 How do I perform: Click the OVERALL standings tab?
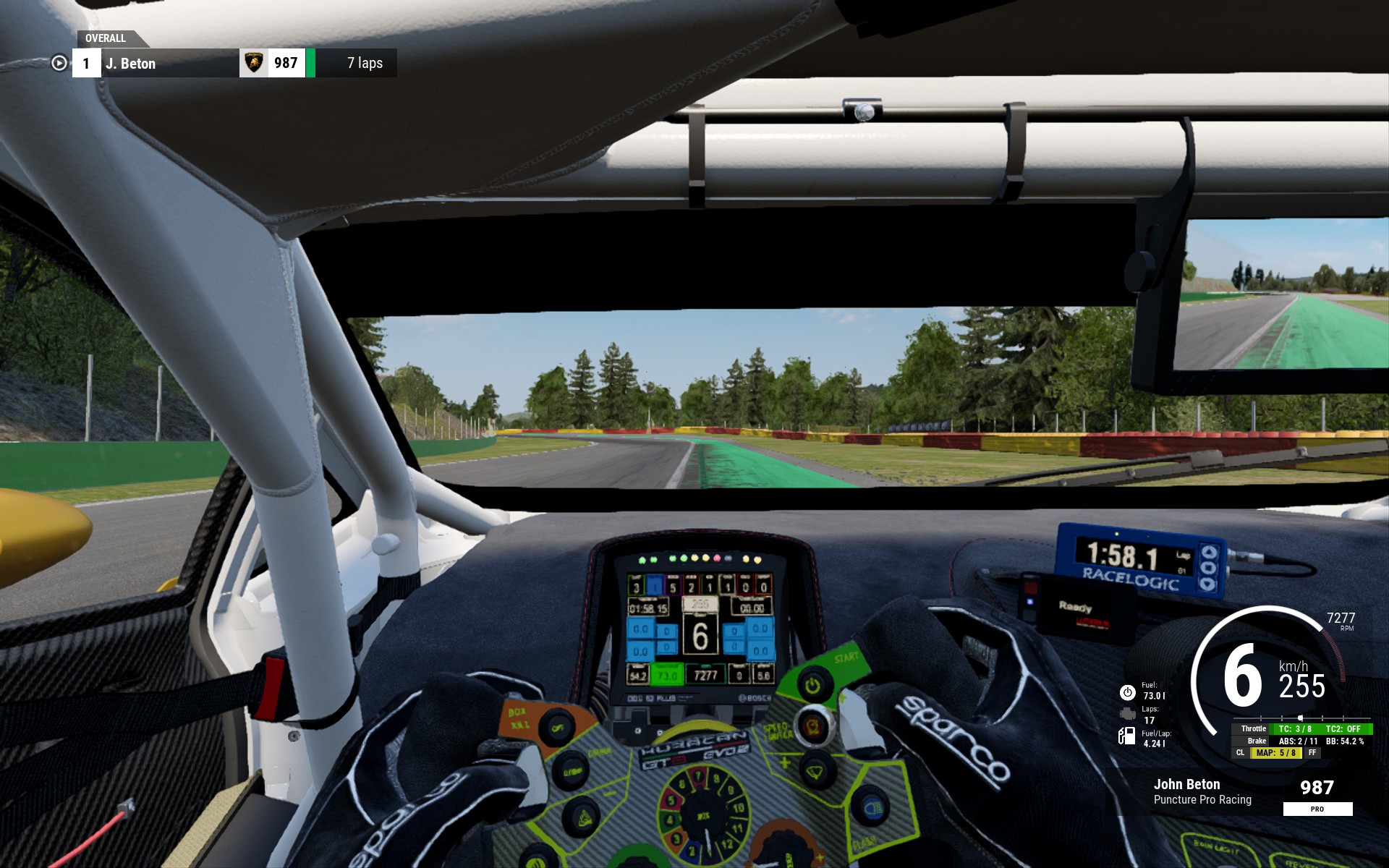(x=106, y=38)
